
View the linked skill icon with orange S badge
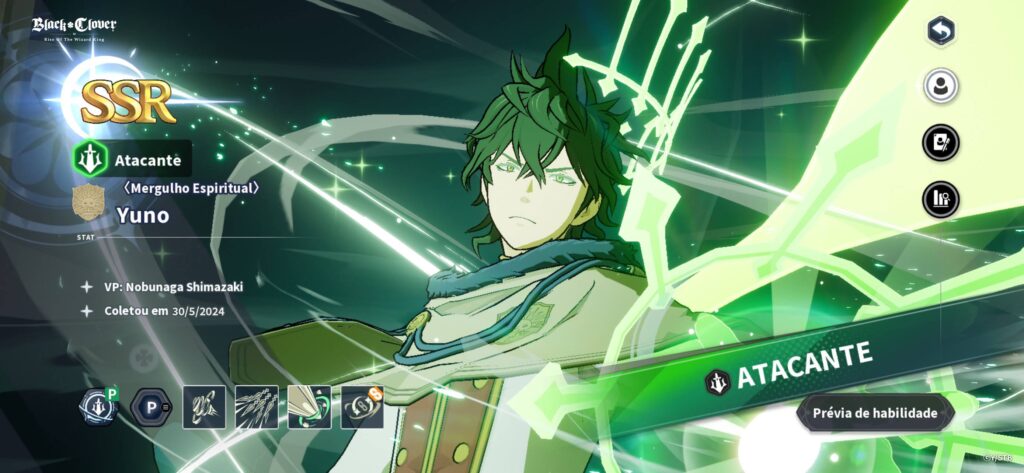(x=362, y=407)
